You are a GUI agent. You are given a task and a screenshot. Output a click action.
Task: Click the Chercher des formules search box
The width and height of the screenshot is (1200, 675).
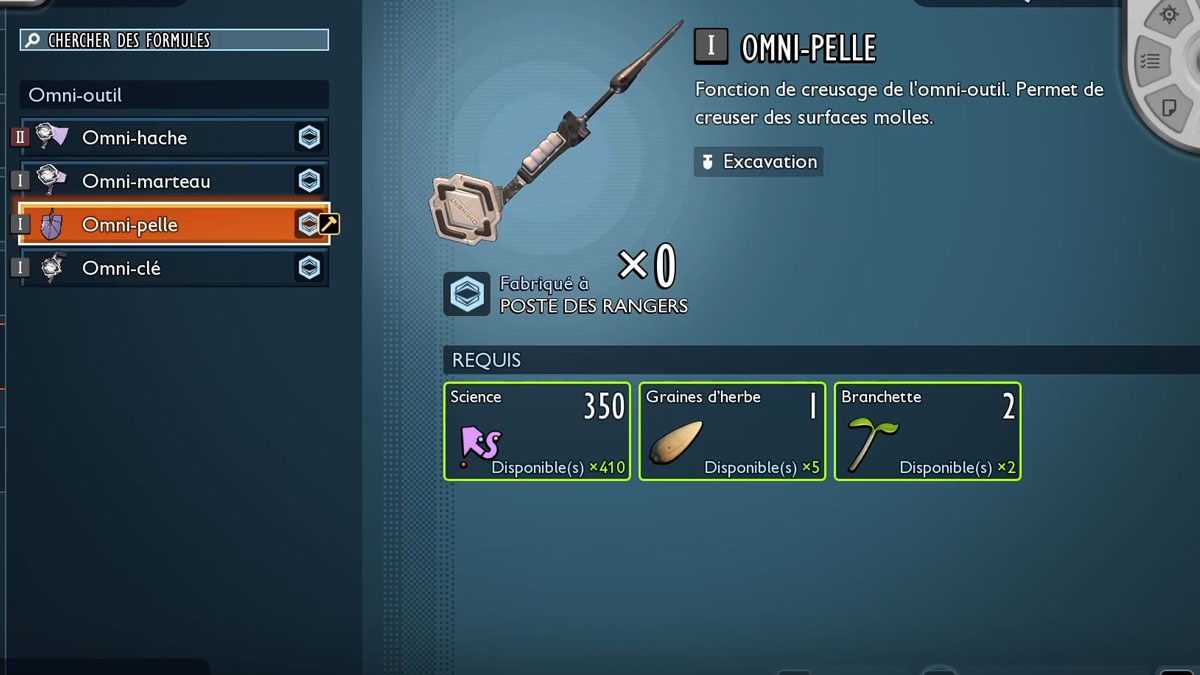click(175, 40)
